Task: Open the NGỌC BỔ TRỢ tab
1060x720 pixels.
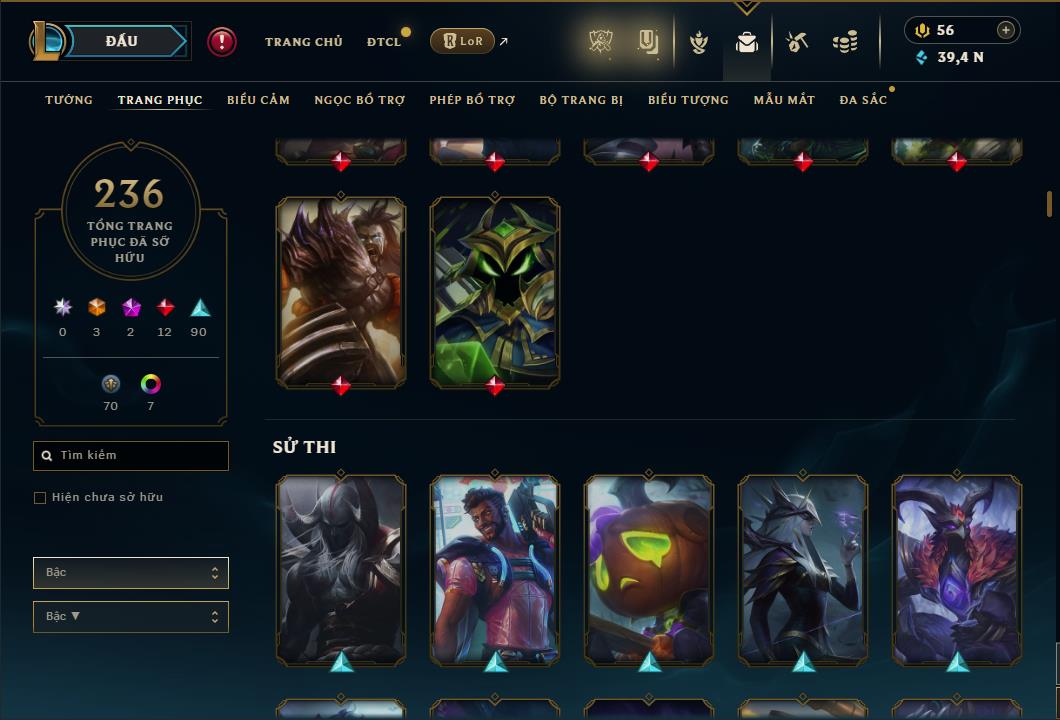Action: [x=359, y=100]
